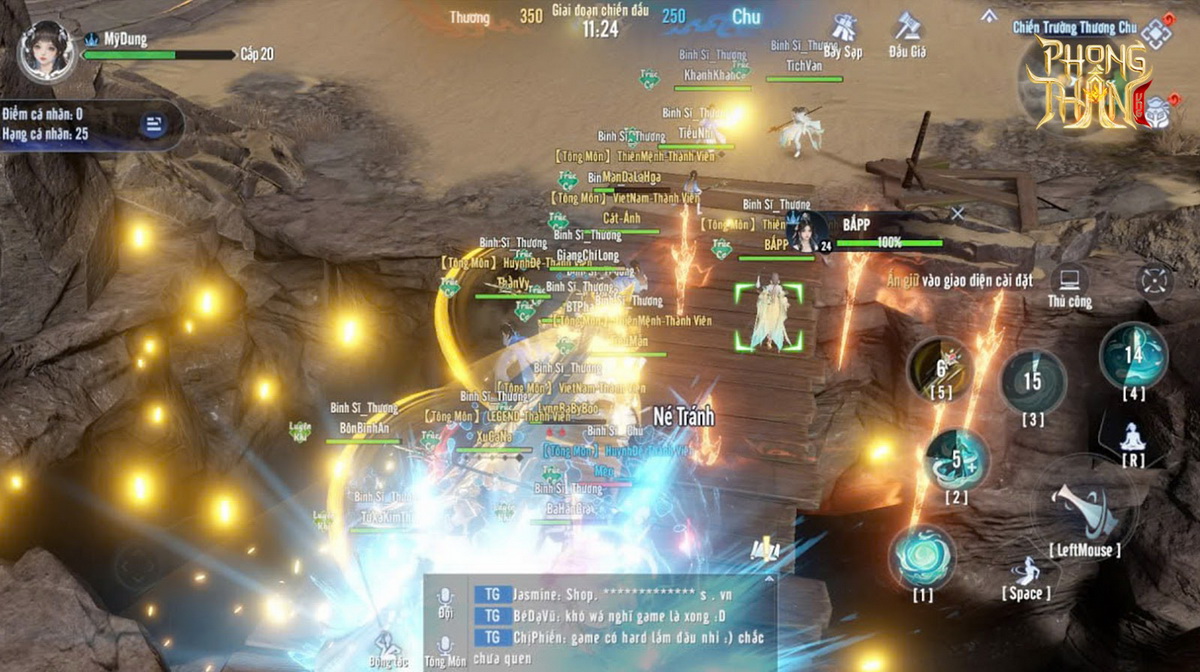Activate the target lock crosshair button
The width and height of the screenshot is (1200, 672).
click(x=1155, y=280)
